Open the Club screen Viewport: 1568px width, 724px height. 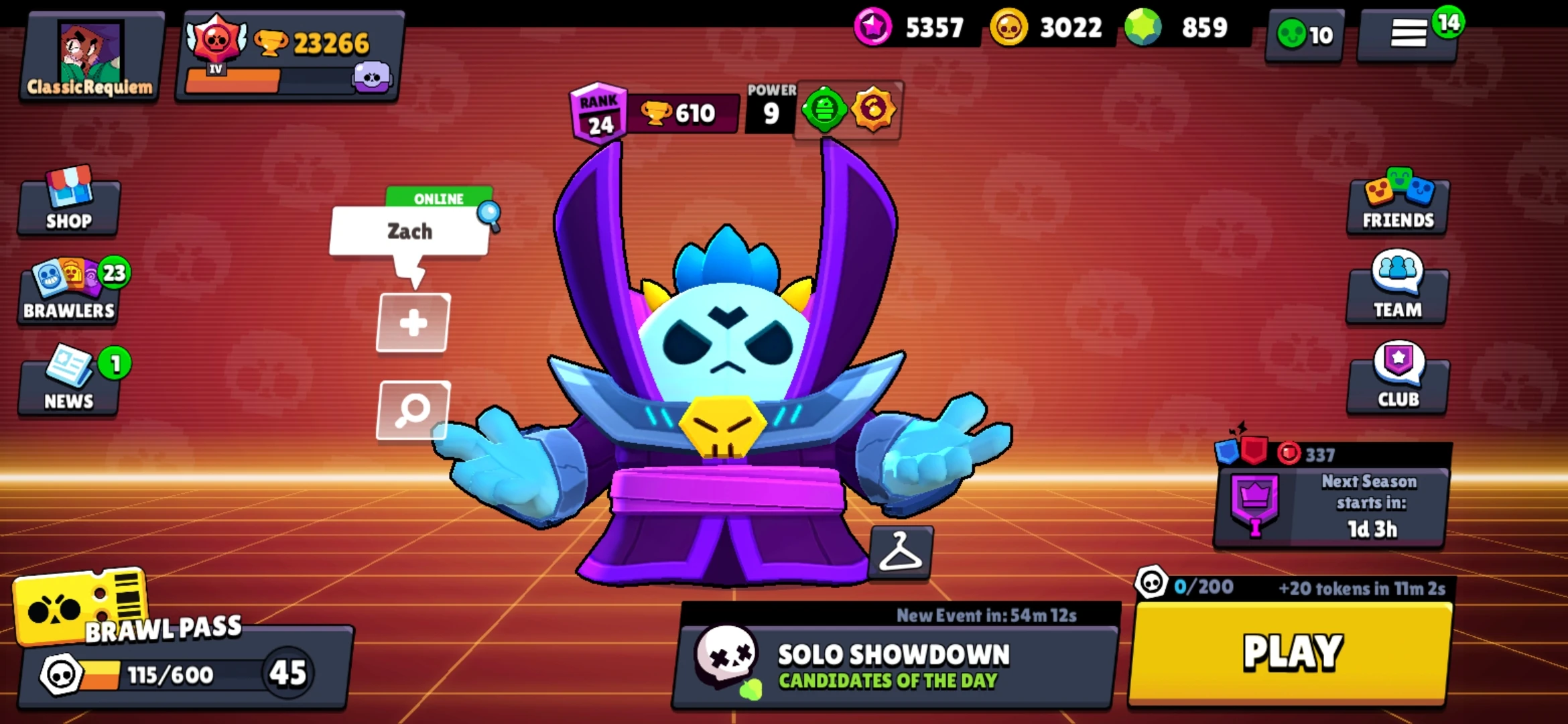tap(1397, 382)
